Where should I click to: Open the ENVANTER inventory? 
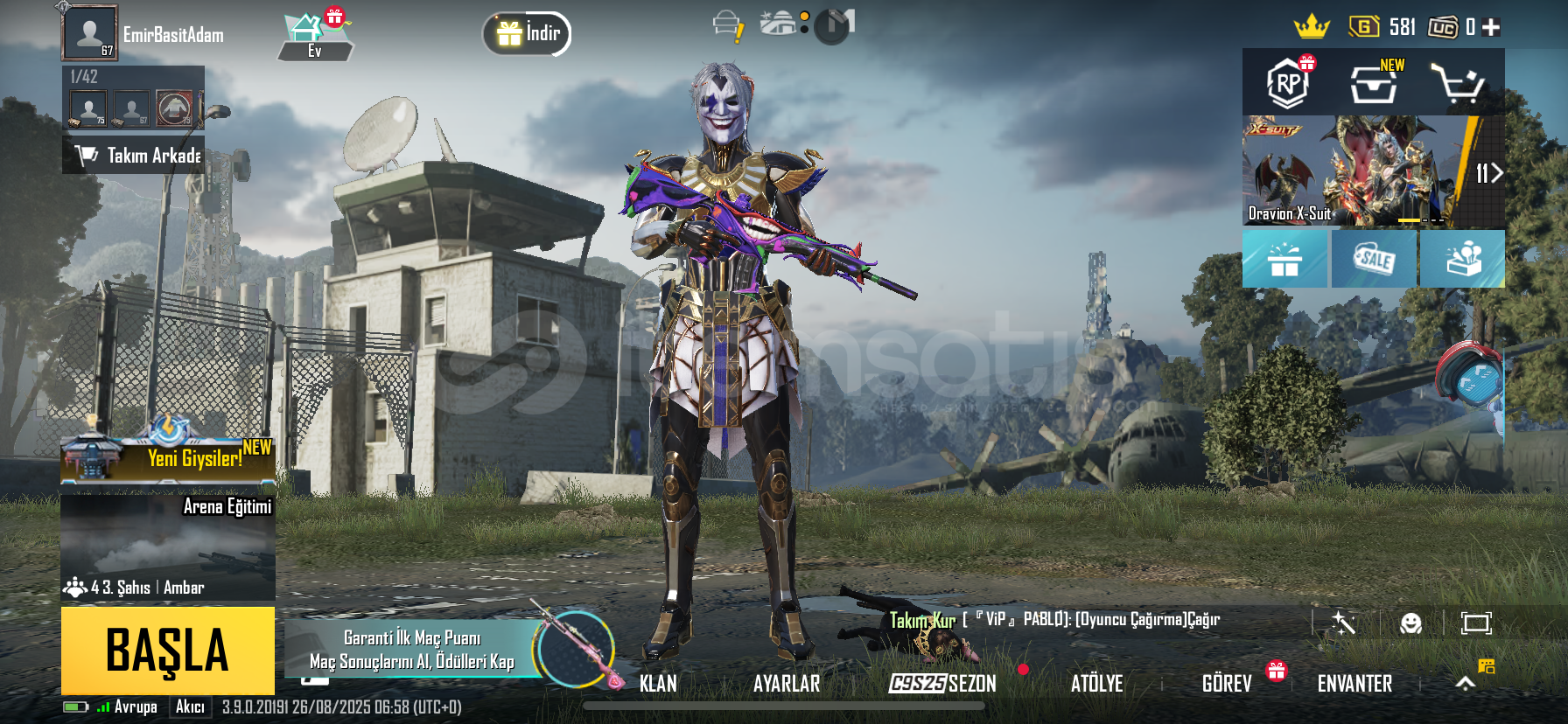pyautogui.click(x=1354, y=683)
